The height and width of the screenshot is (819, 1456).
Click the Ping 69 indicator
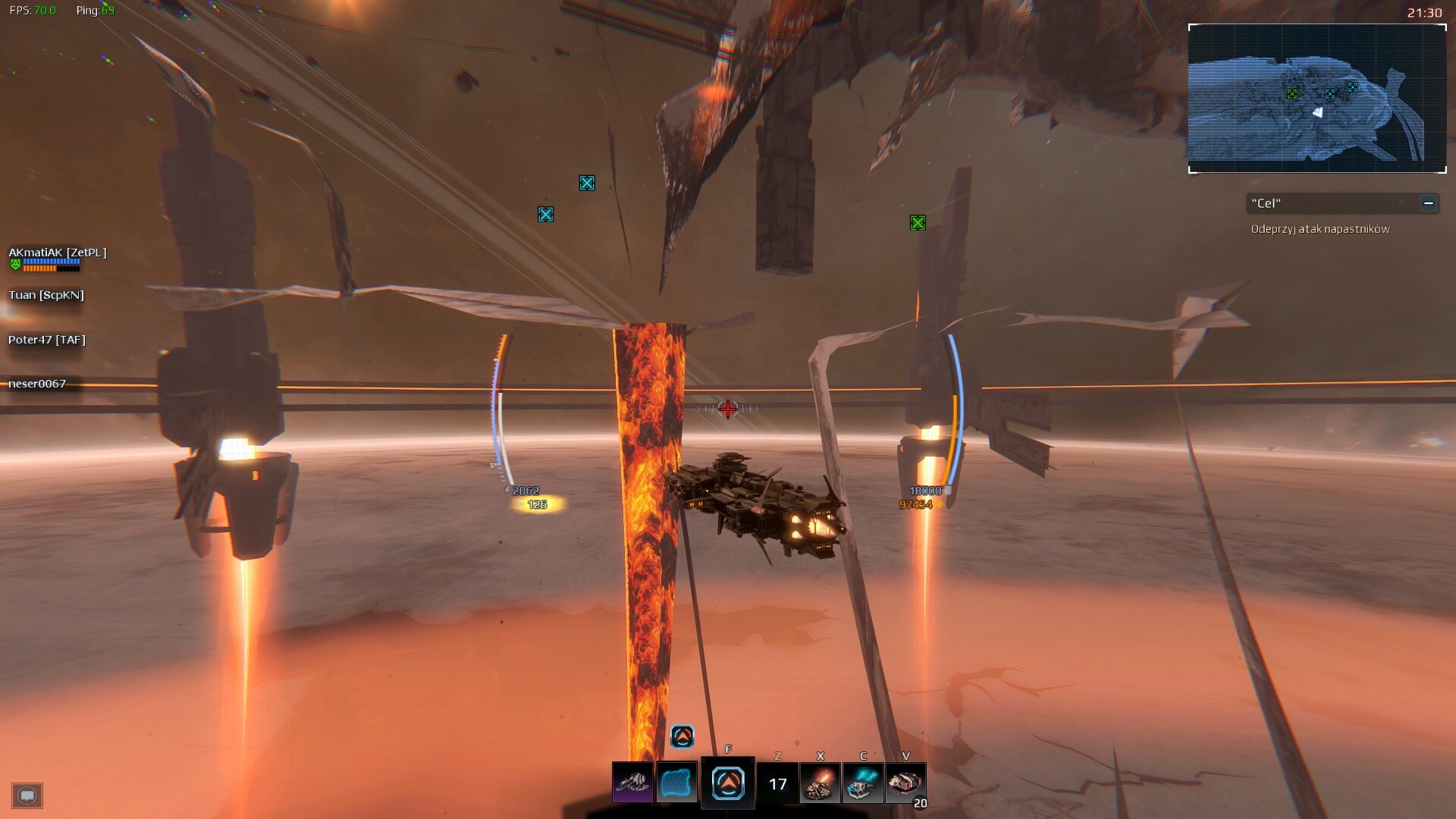point(95,11)
